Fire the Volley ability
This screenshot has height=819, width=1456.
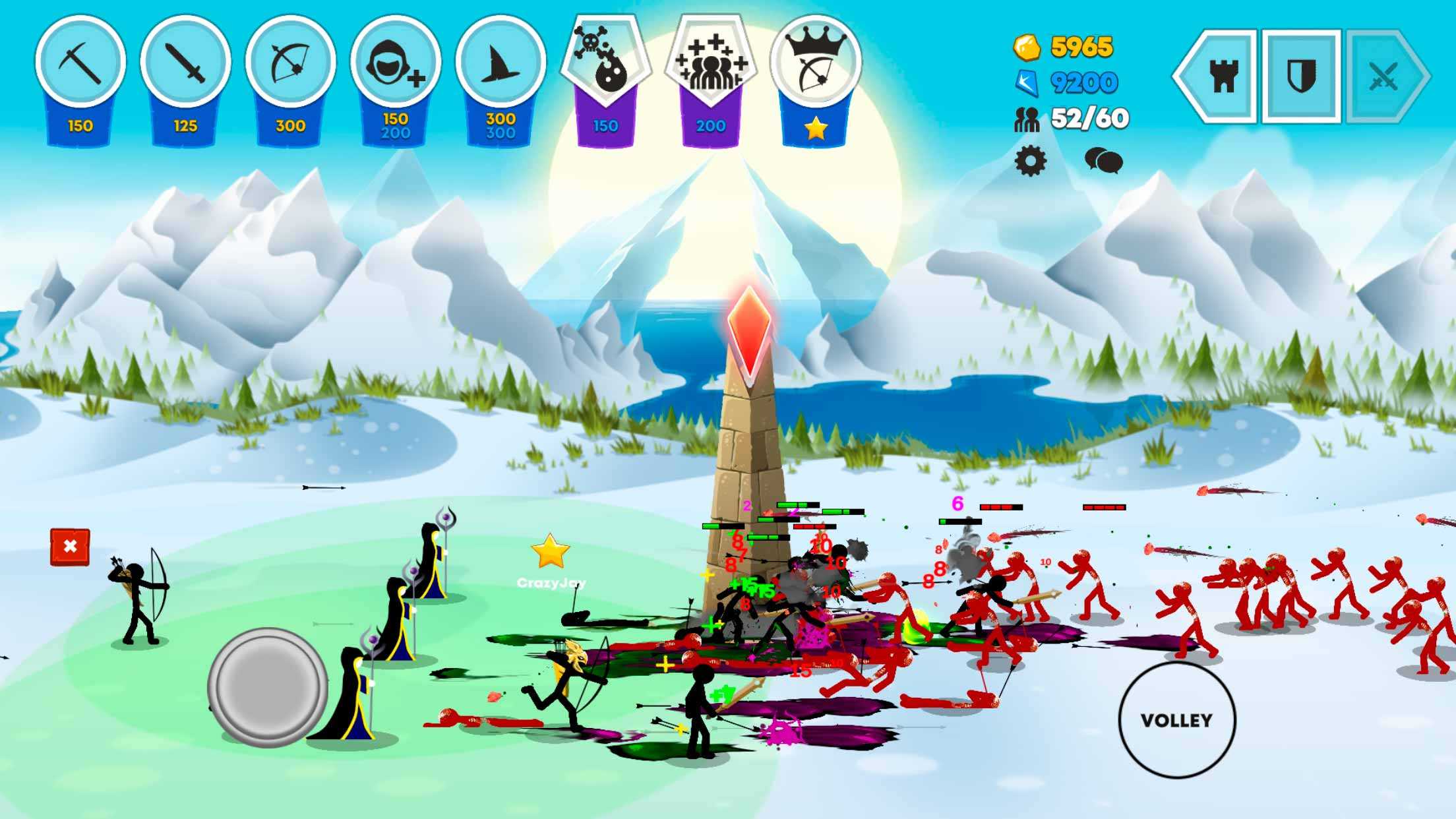click(1176, 720)
